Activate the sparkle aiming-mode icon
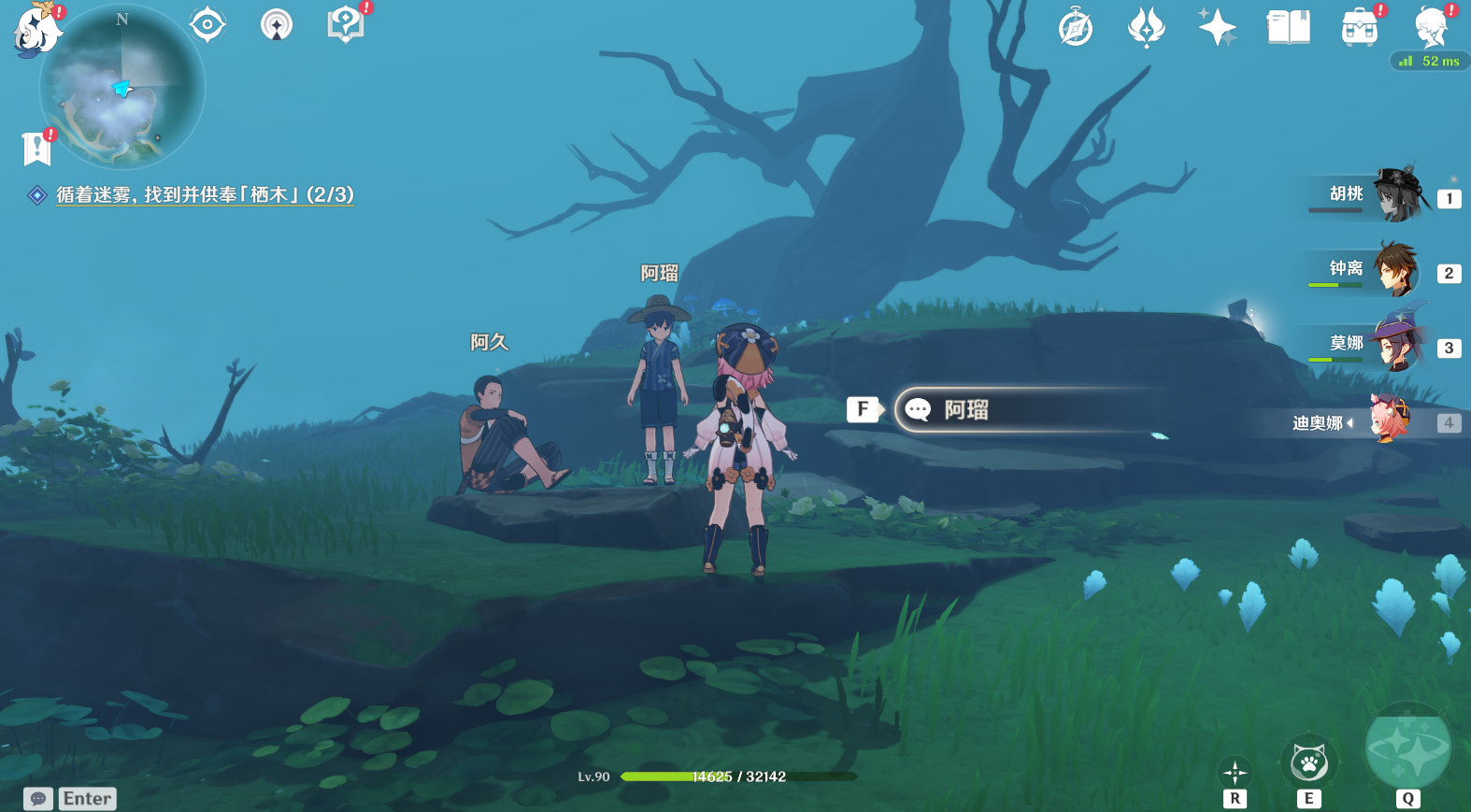 (x=1235, y=772)
